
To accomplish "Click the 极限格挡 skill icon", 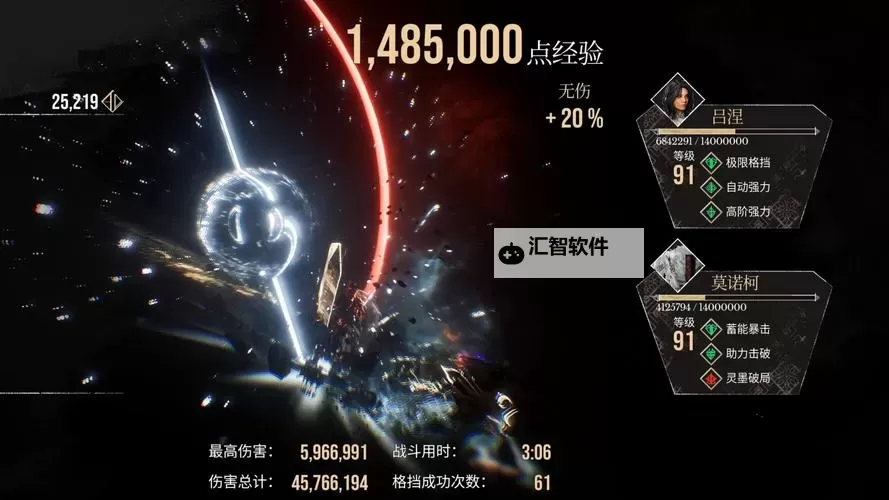I will (x=712, y=163).
